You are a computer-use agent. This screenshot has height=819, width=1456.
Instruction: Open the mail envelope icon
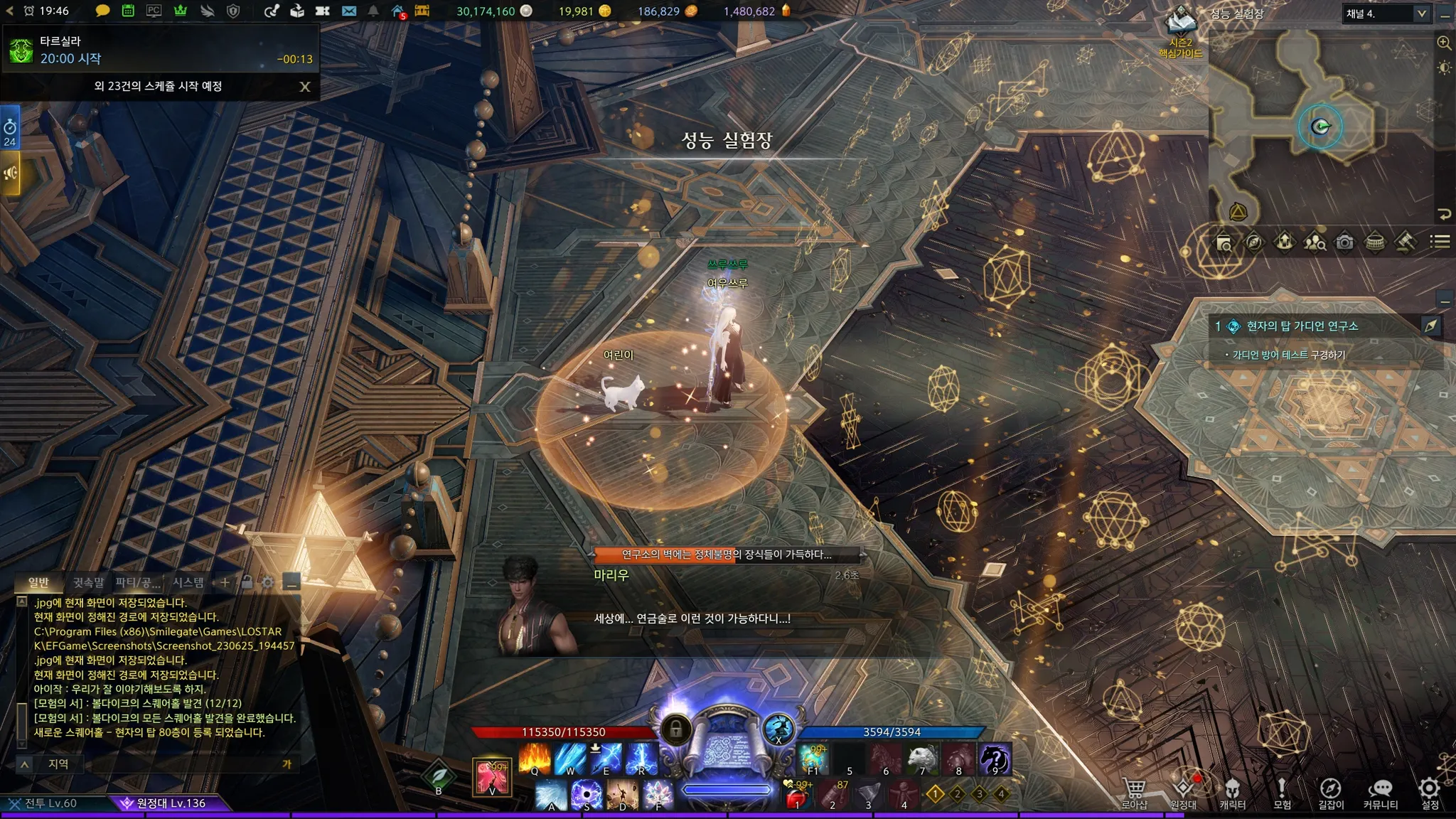(349, 11)
